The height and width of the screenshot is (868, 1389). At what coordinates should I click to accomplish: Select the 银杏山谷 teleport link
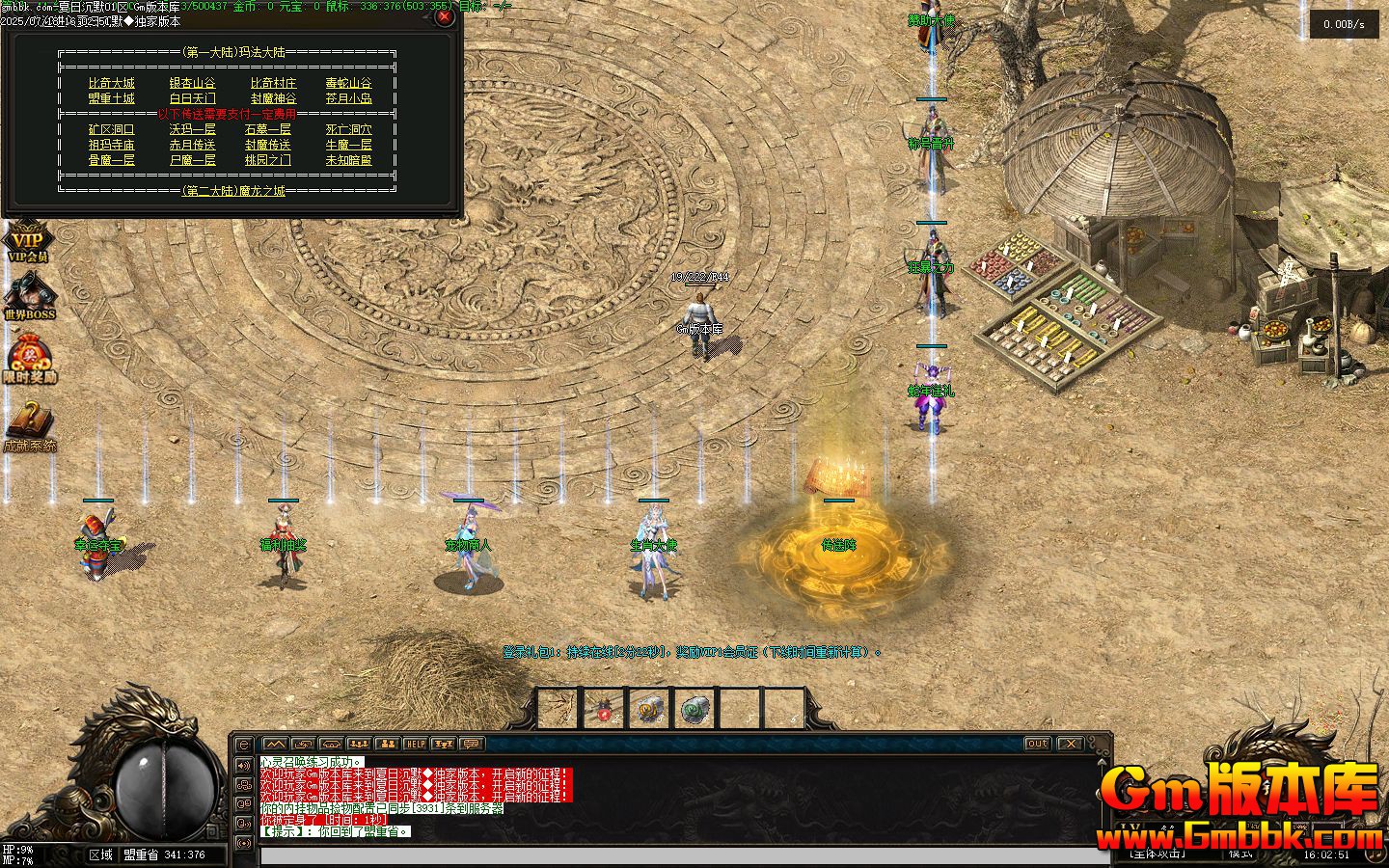tap(192, 84)
